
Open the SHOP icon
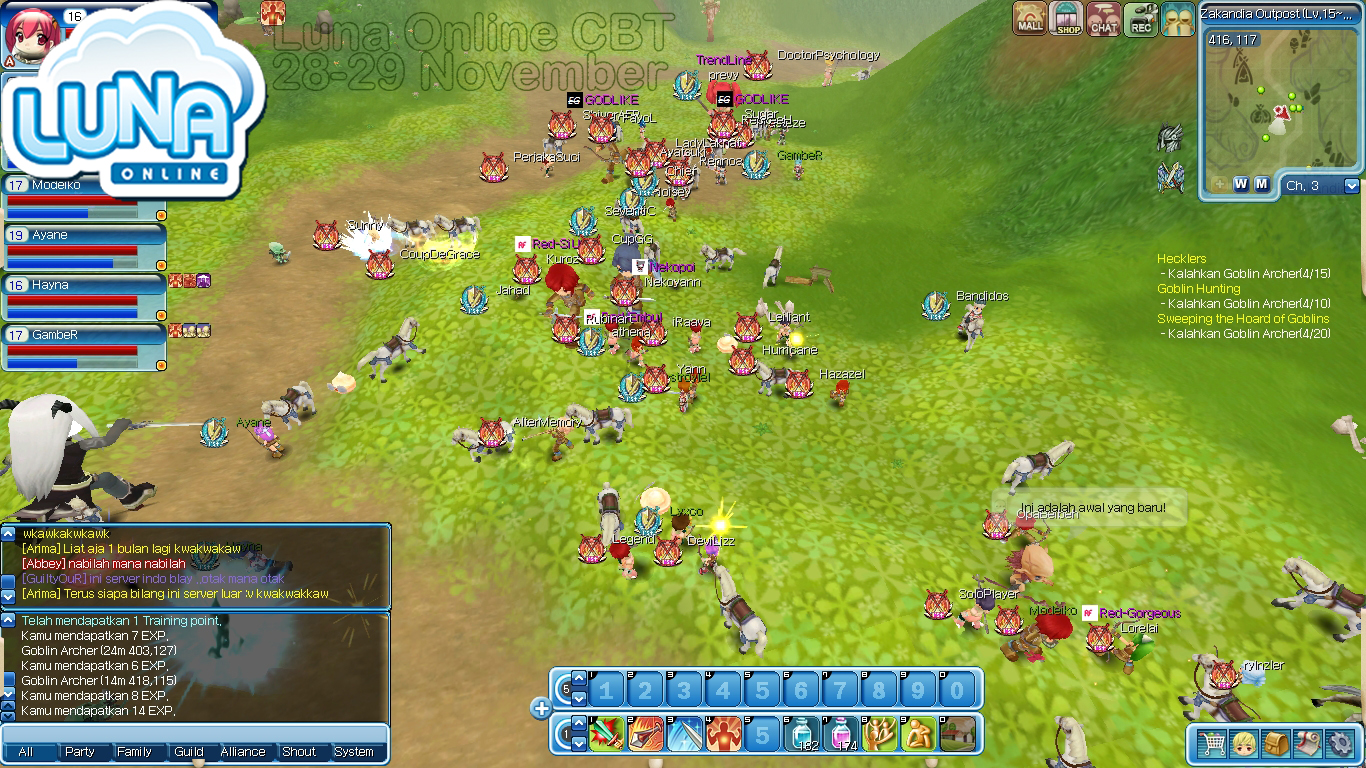click(1066, 18)
